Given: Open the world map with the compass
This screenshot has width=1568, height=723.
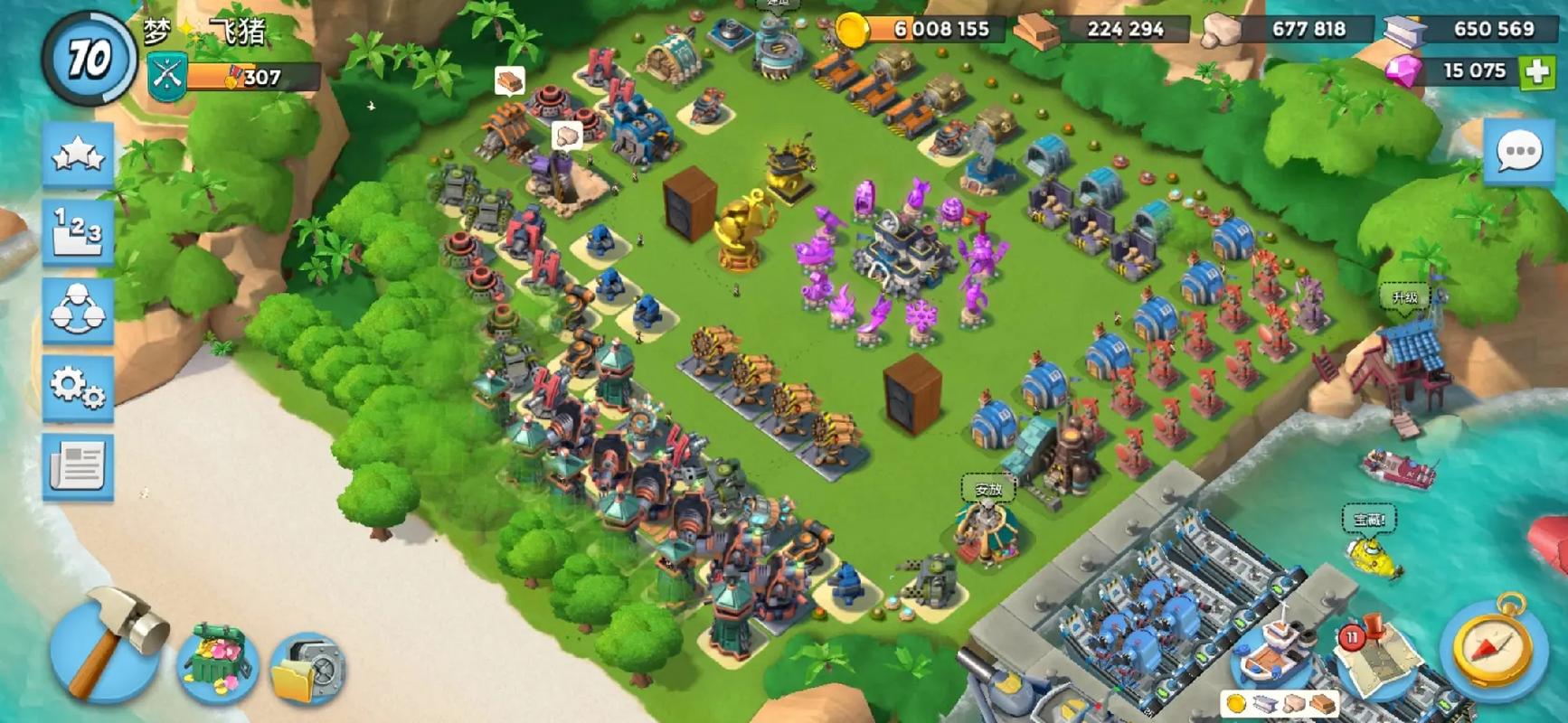Looking at the screenshot, I should point(1492,645).
